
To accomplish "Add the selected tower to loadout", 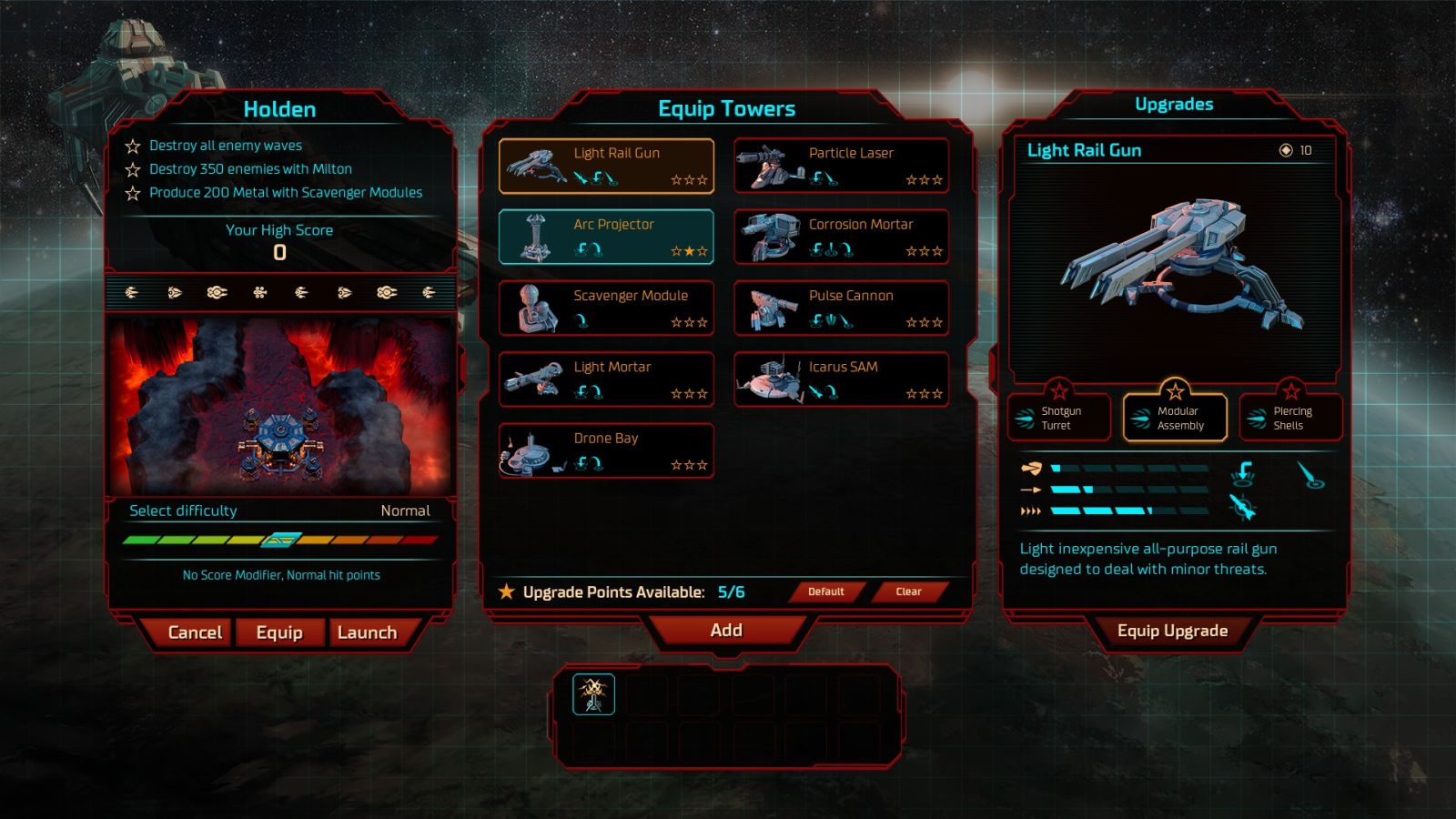I will (x=726, y=631).
